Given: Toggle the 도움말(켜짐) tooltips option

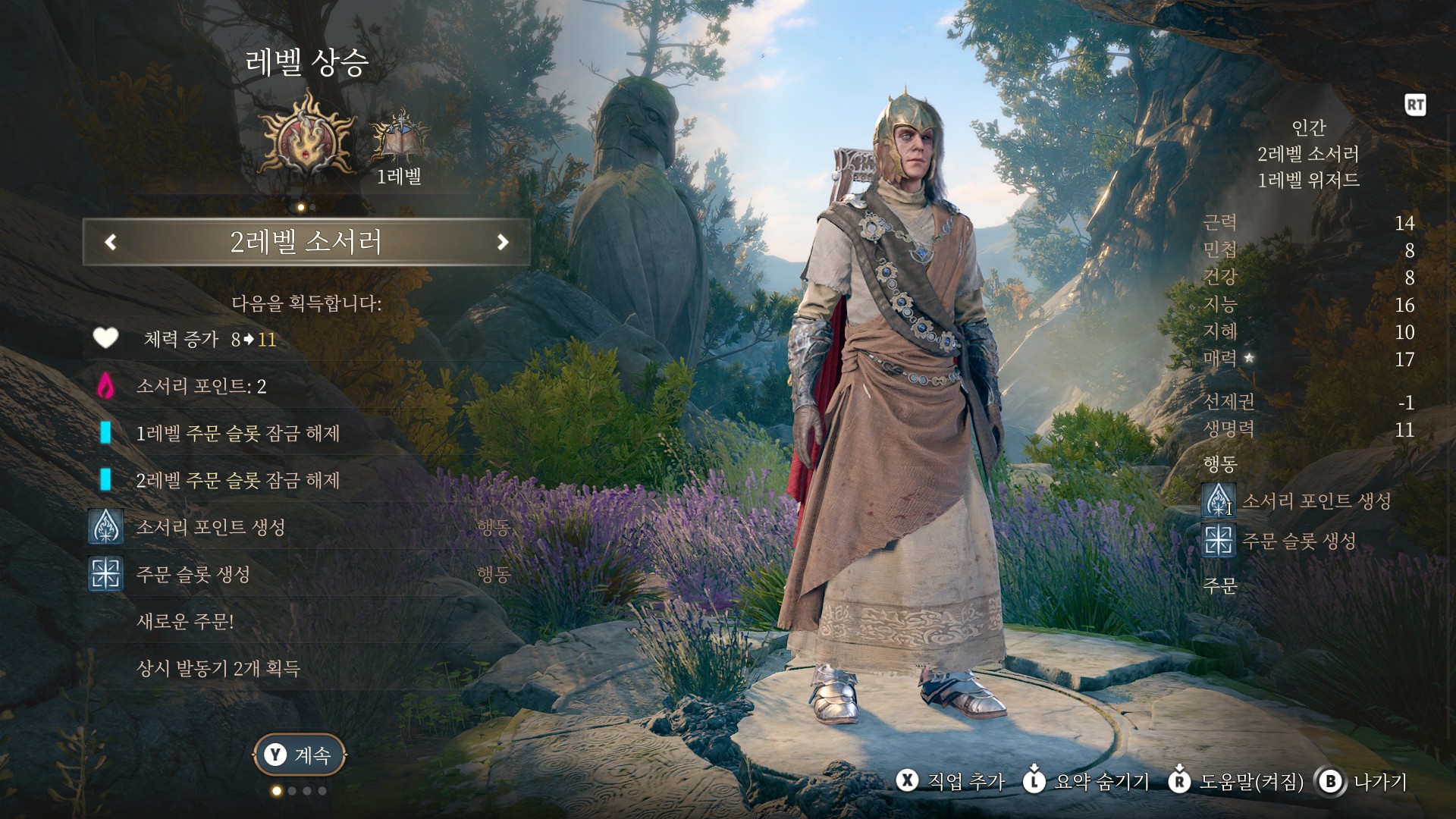Looking at the screenshot, I should tap(1237, 782).
